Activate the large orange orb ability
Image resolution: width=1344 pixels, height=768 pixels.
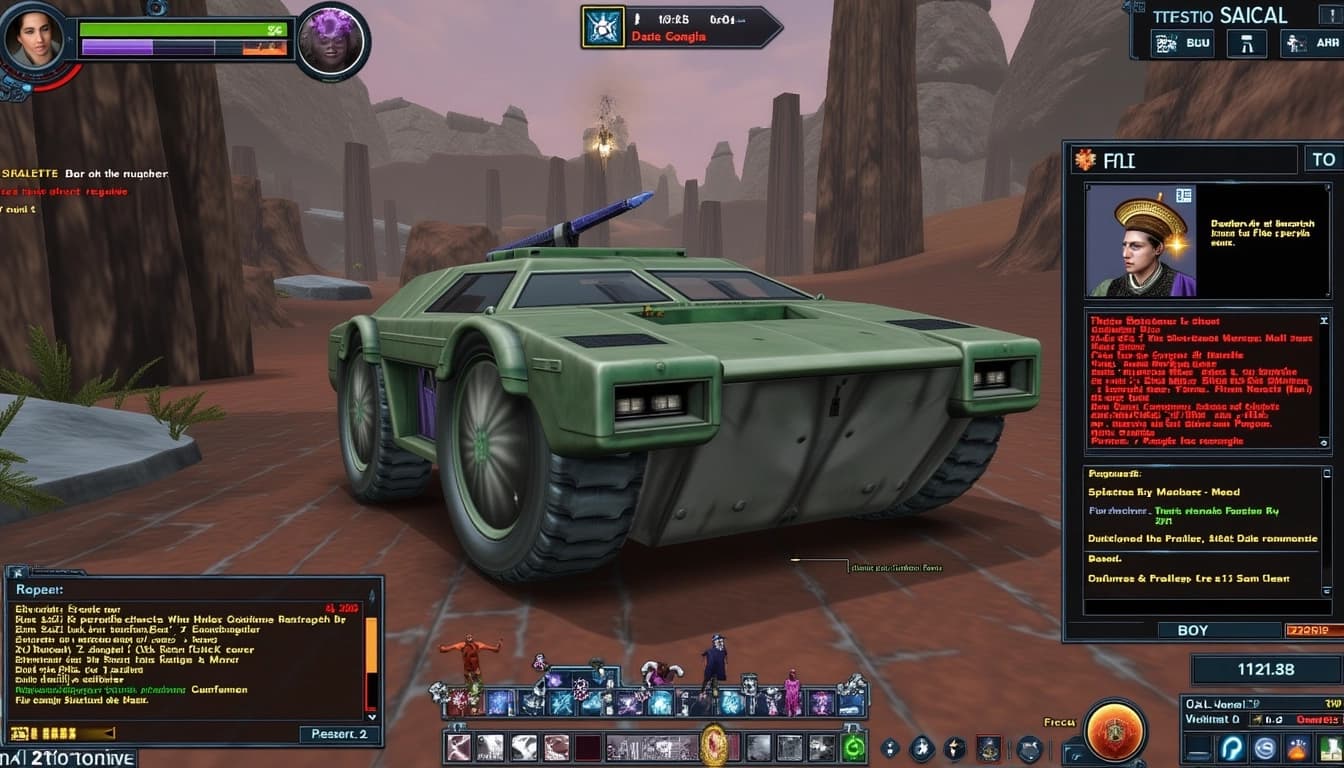pos(1115,730)
